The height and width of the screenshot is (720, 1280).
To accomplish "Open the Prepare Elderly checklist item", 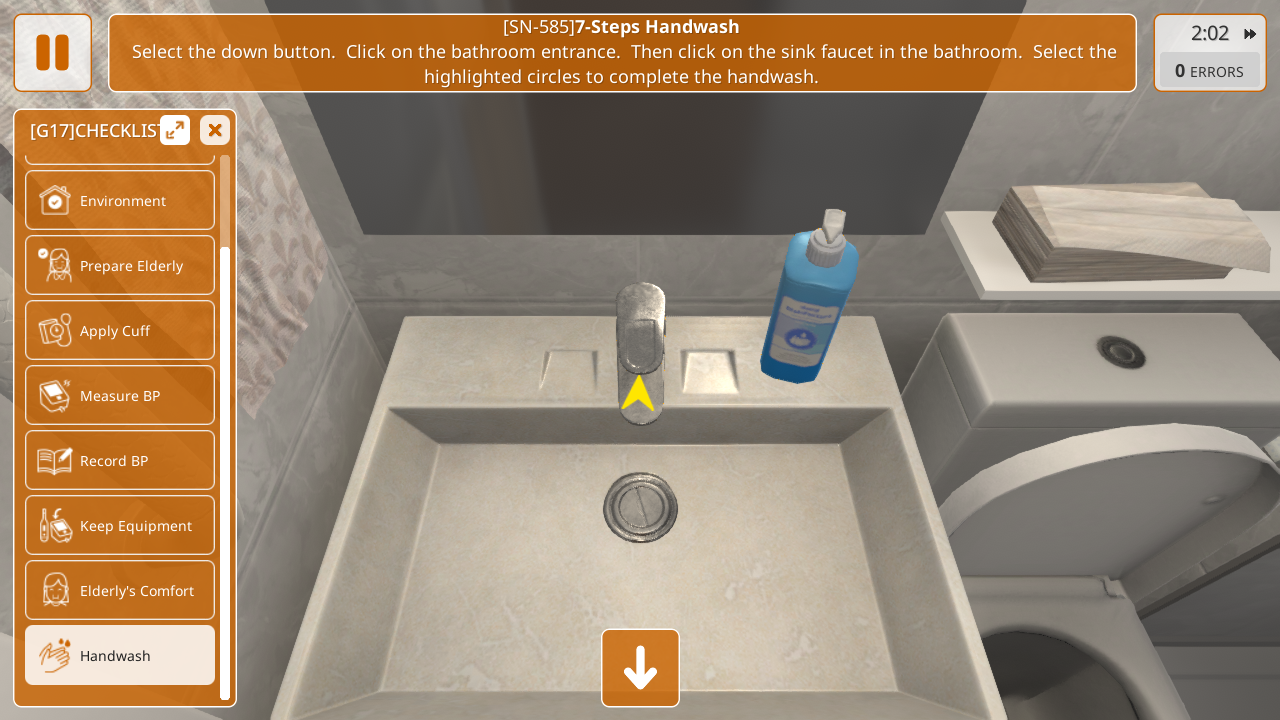I will tap(120, 265).
